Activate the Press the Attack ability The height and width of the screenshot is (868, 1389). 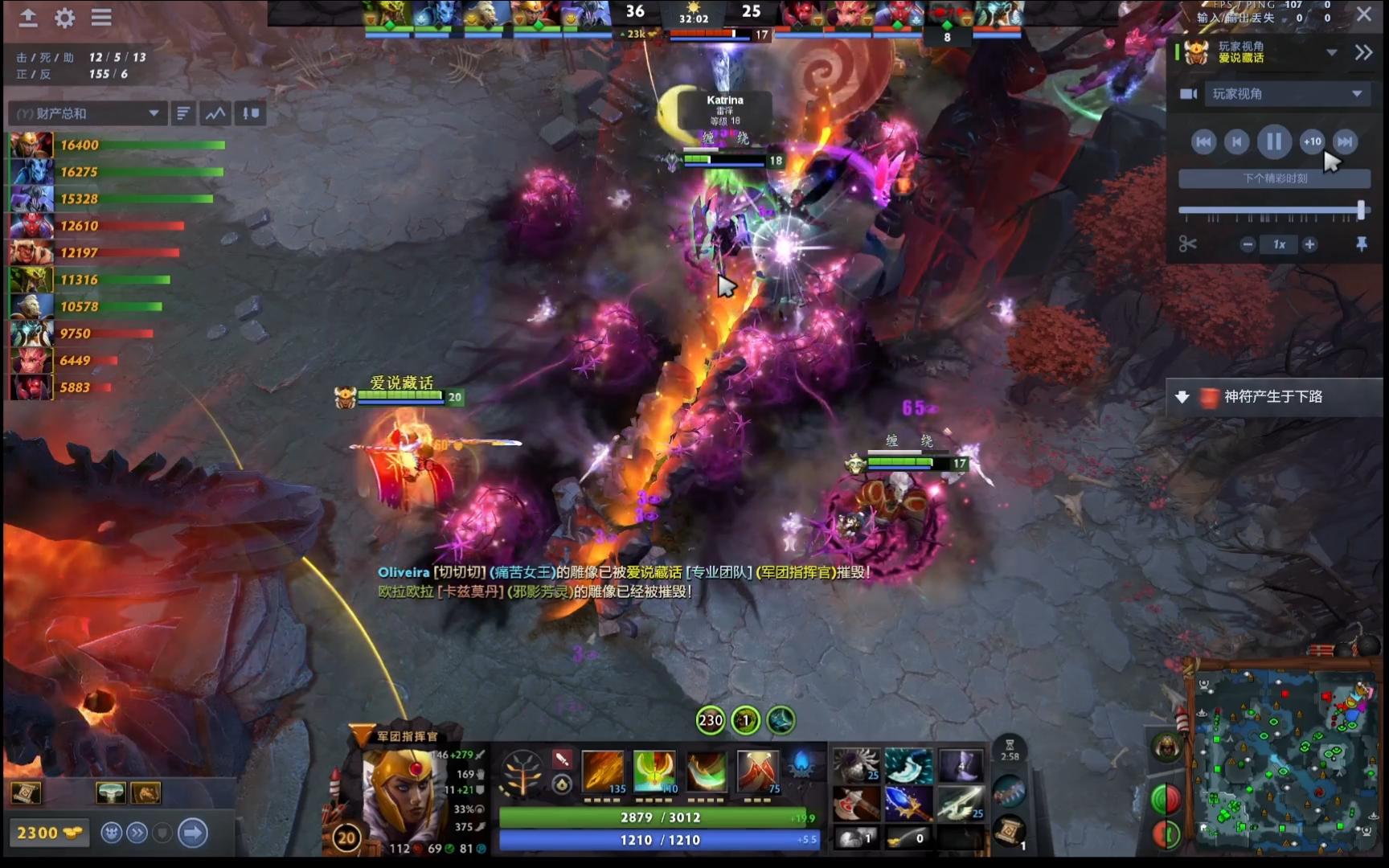(654, 771)
